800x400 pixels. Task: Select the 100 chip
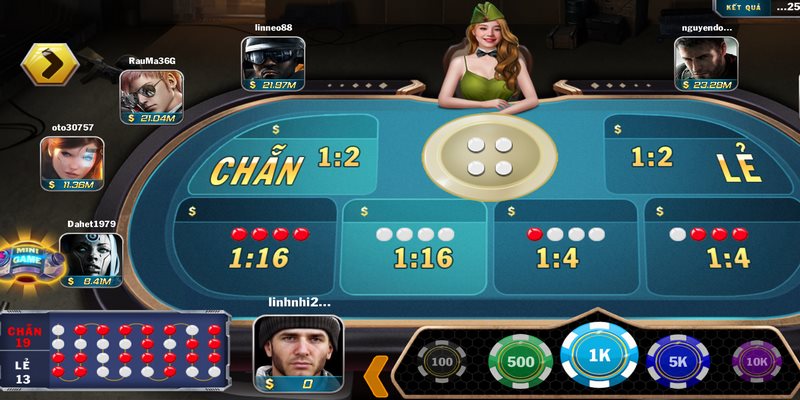[x=441, y=360]
